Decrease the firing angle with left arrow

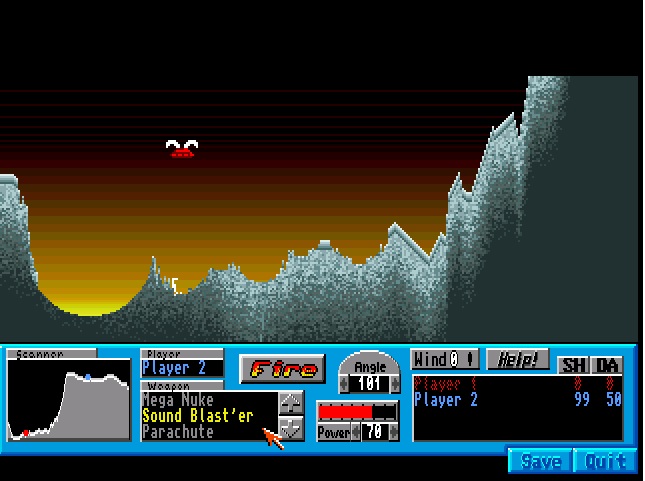click(346, 384)
